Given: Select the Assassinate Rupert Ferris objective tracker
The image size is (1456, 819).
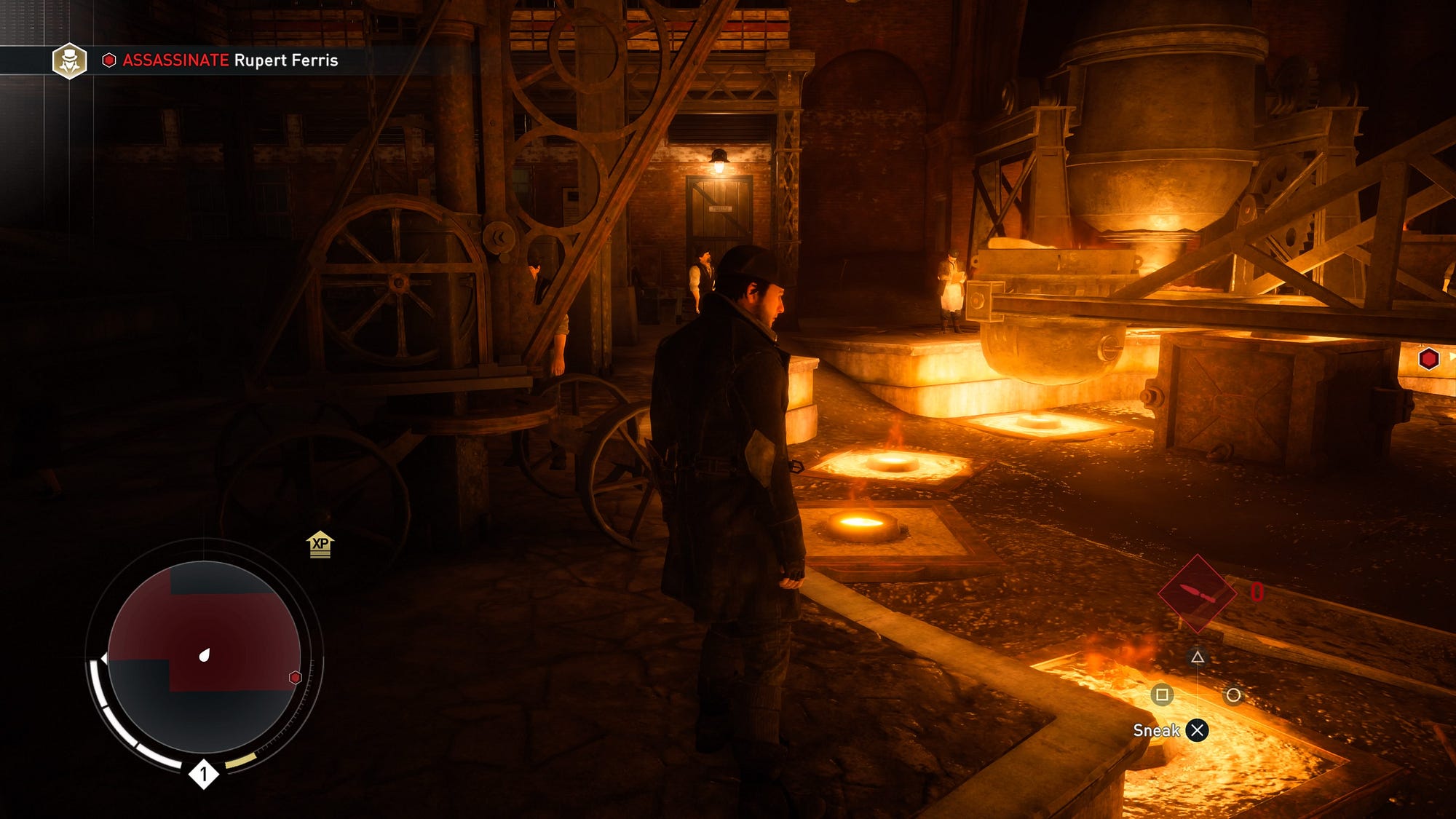Looking at the screenshot, I should click(229, 60).
